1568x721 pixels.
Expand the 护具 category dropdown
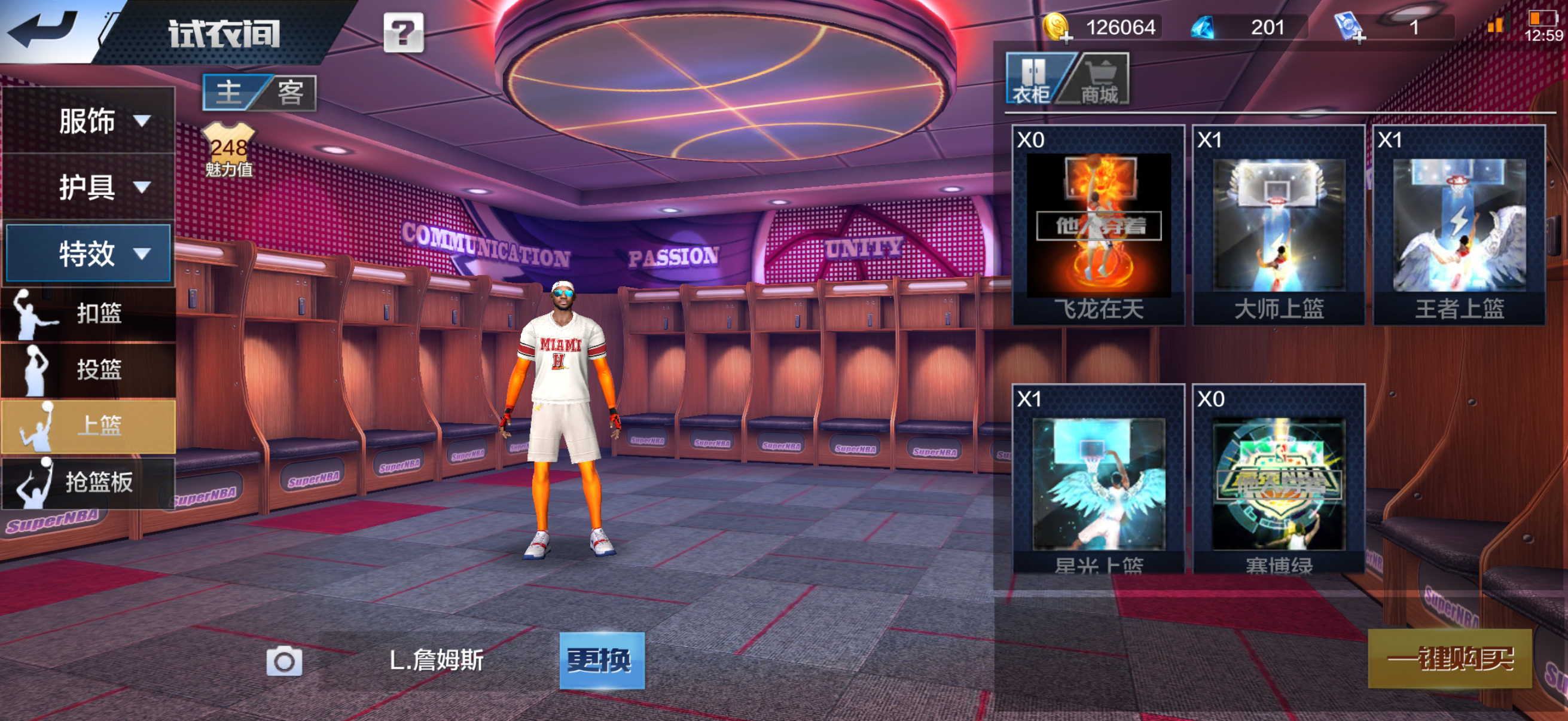coord(89,187)
